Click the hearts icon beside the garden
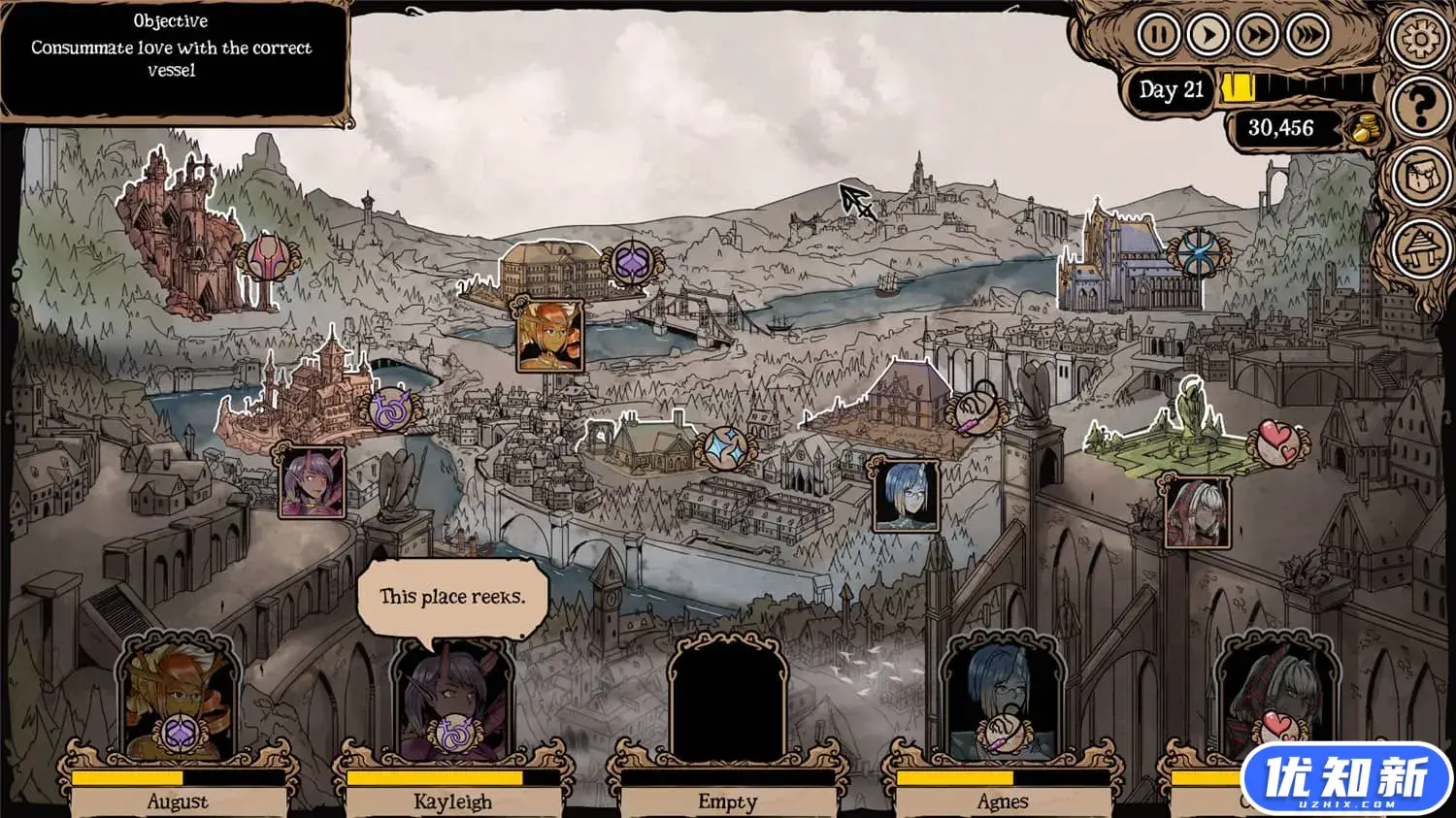The width and height of the screenshot is (1456, 818). 1277,442
